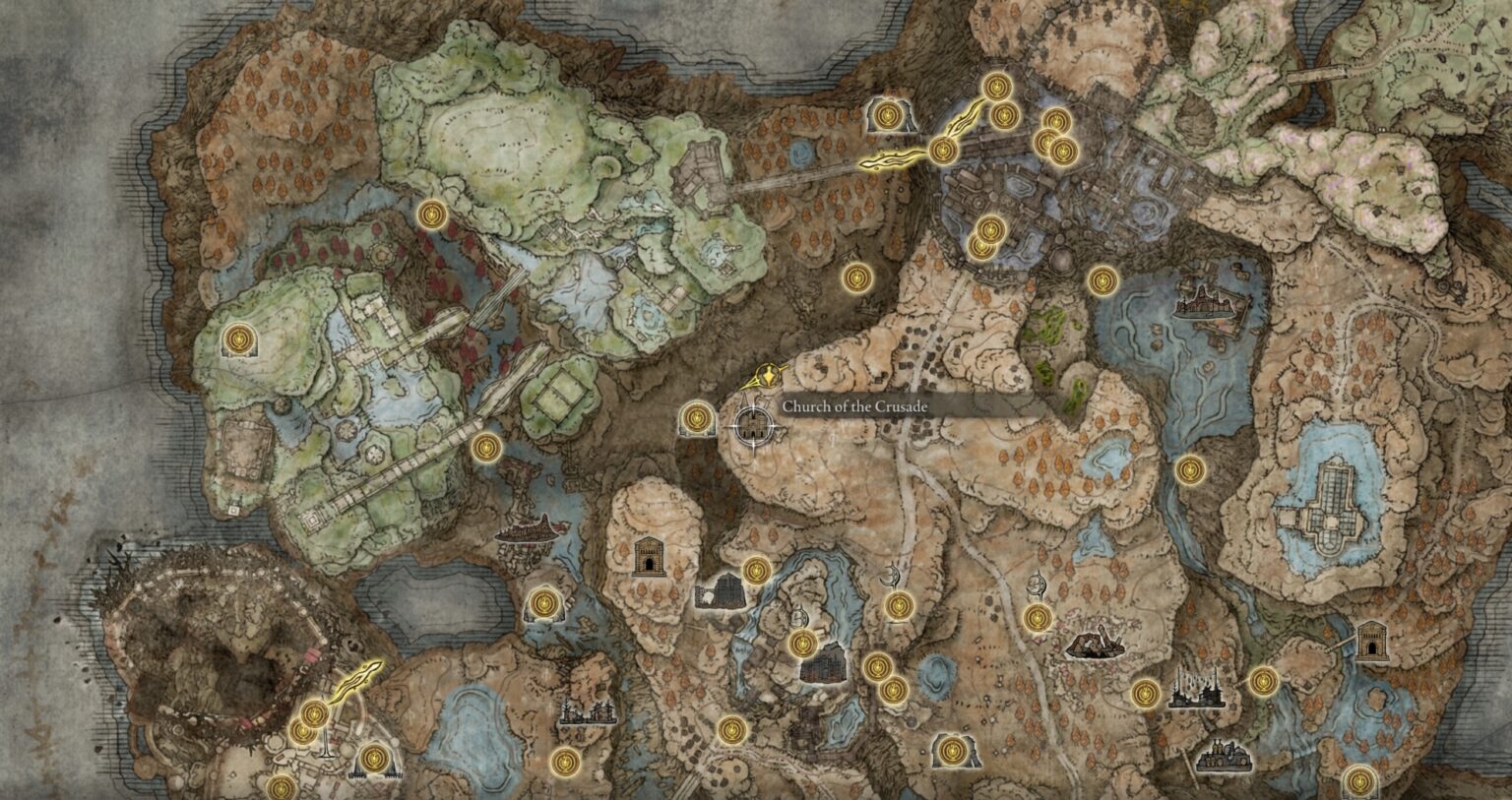Select the spiritspring arrow in the bottom-left crater

pyautogui.click(x=359, y=677)
